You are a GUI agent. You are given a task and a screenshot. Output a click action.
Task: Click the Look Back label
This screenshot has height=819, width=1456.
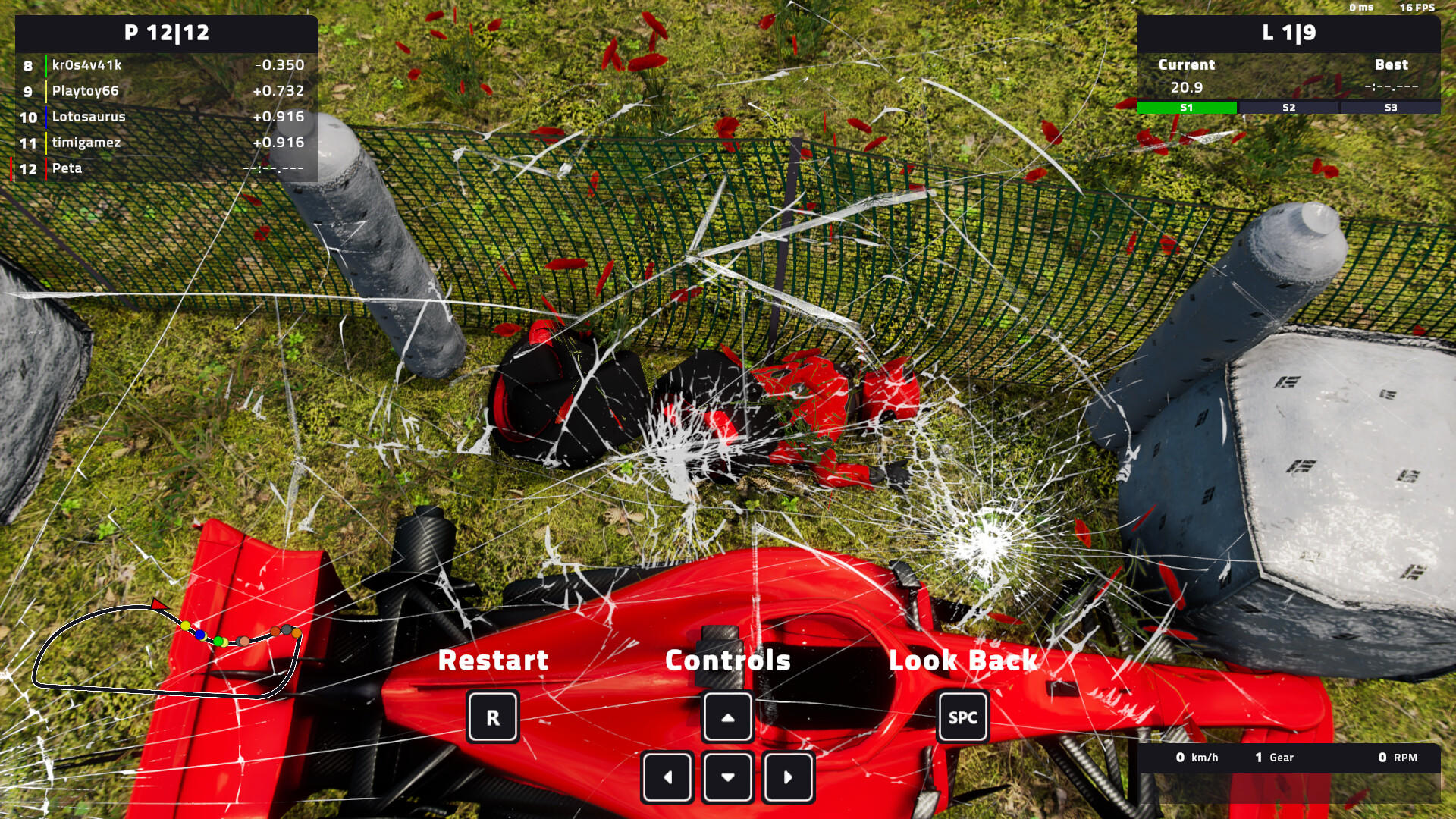[964, 661]
